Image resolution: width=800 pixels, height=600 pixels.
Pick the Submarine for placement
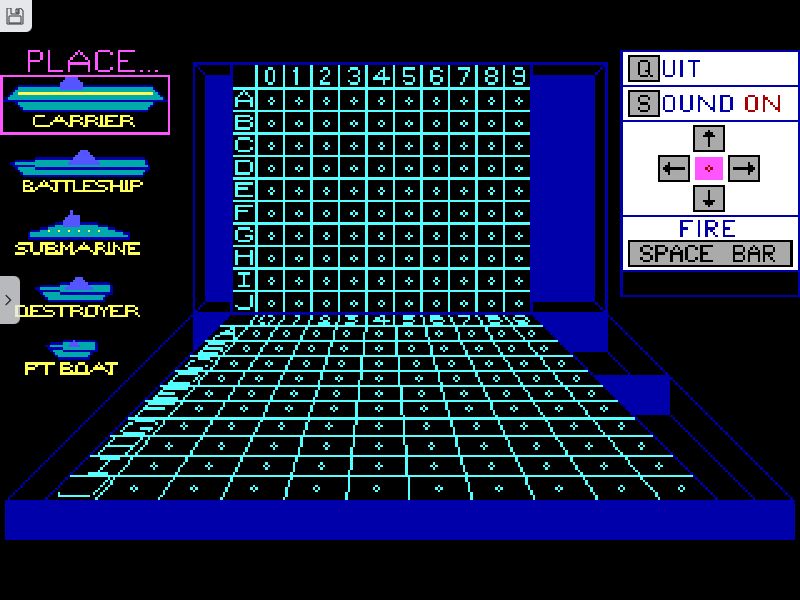tap(77, 235)
